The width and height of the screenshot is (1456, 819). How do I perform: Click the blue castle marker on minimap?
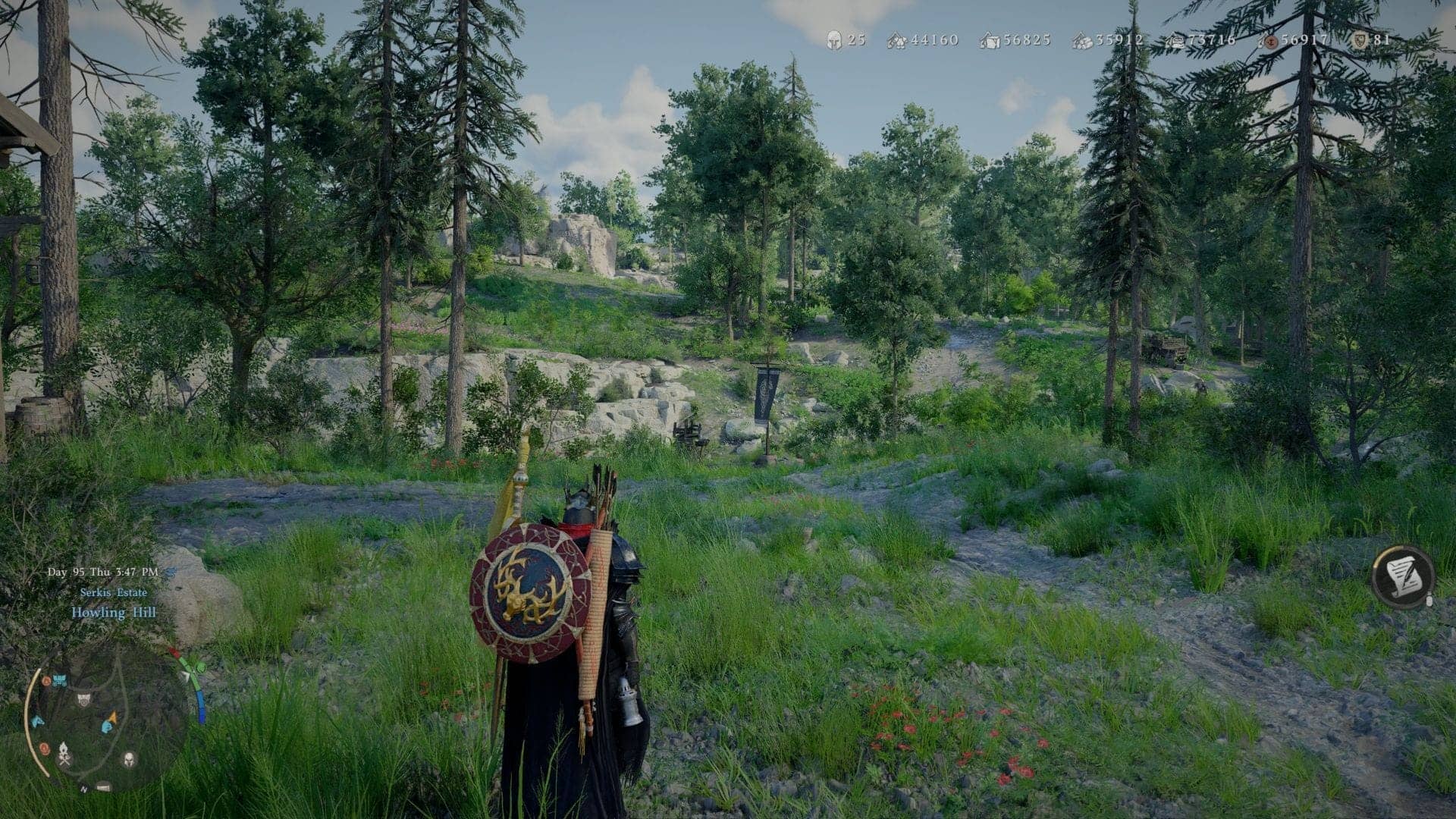pyautogui.click(x=59, y=679)
